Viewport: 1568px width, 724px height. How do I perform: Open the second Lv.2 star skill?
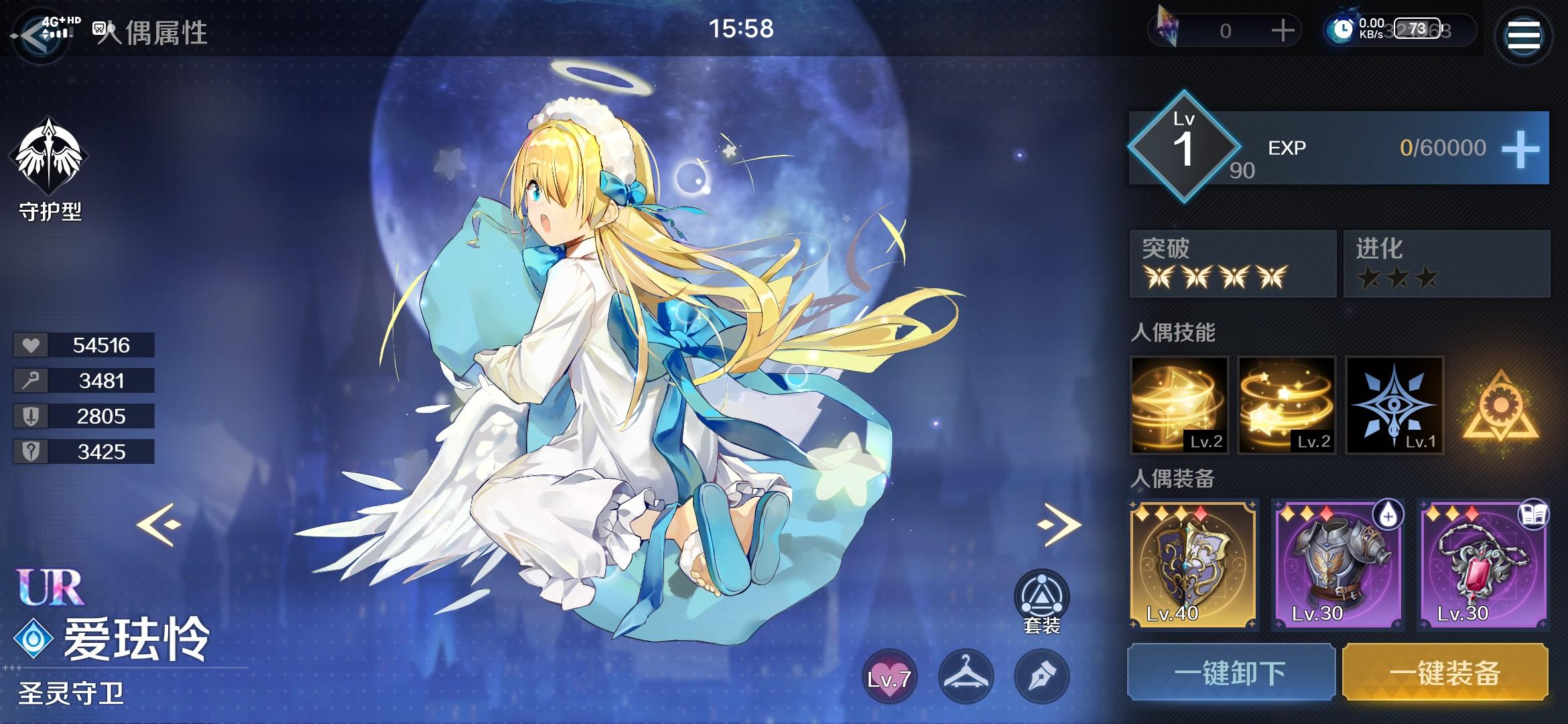1287,406
